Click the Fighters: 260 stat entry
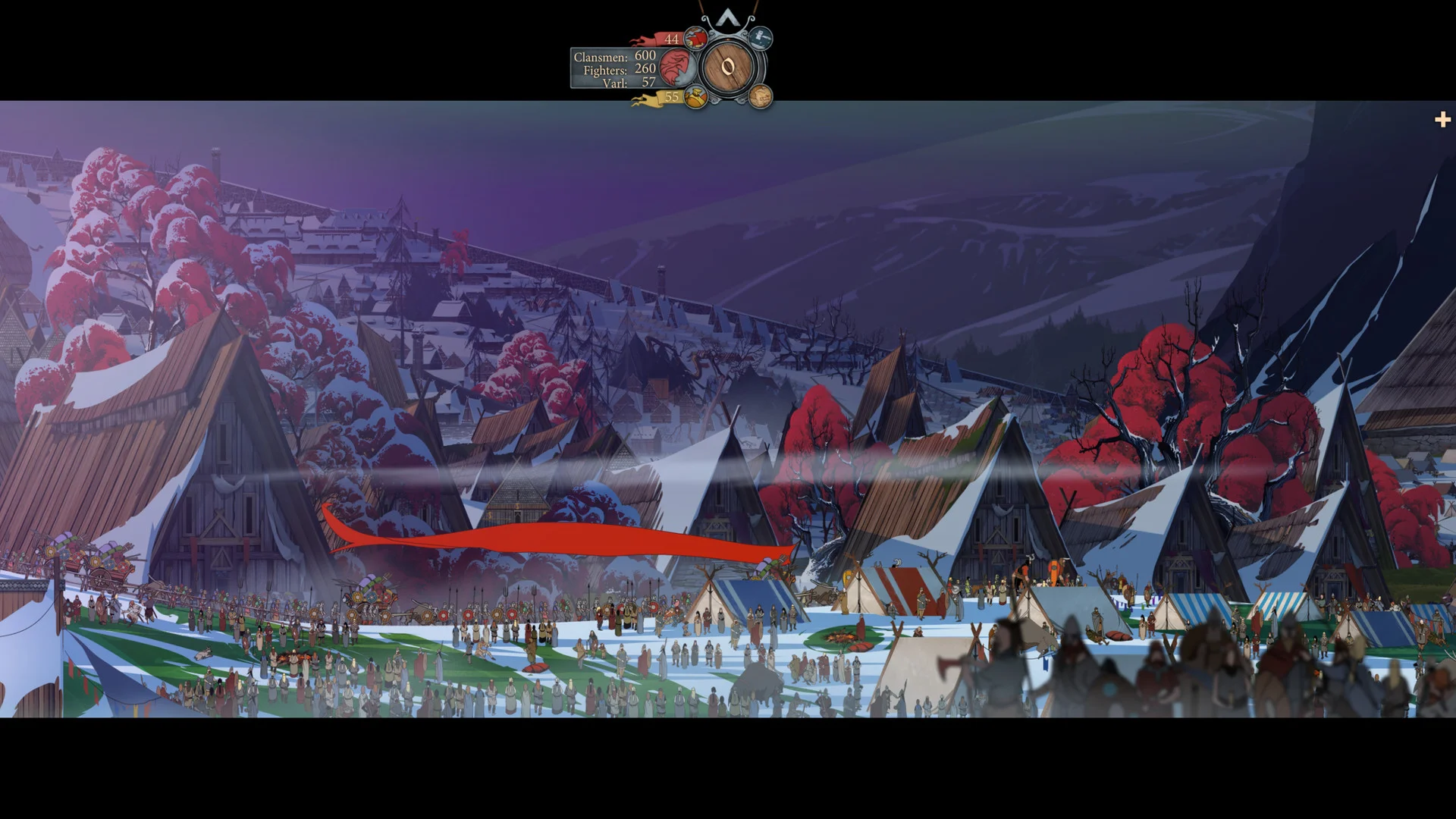 616,70
